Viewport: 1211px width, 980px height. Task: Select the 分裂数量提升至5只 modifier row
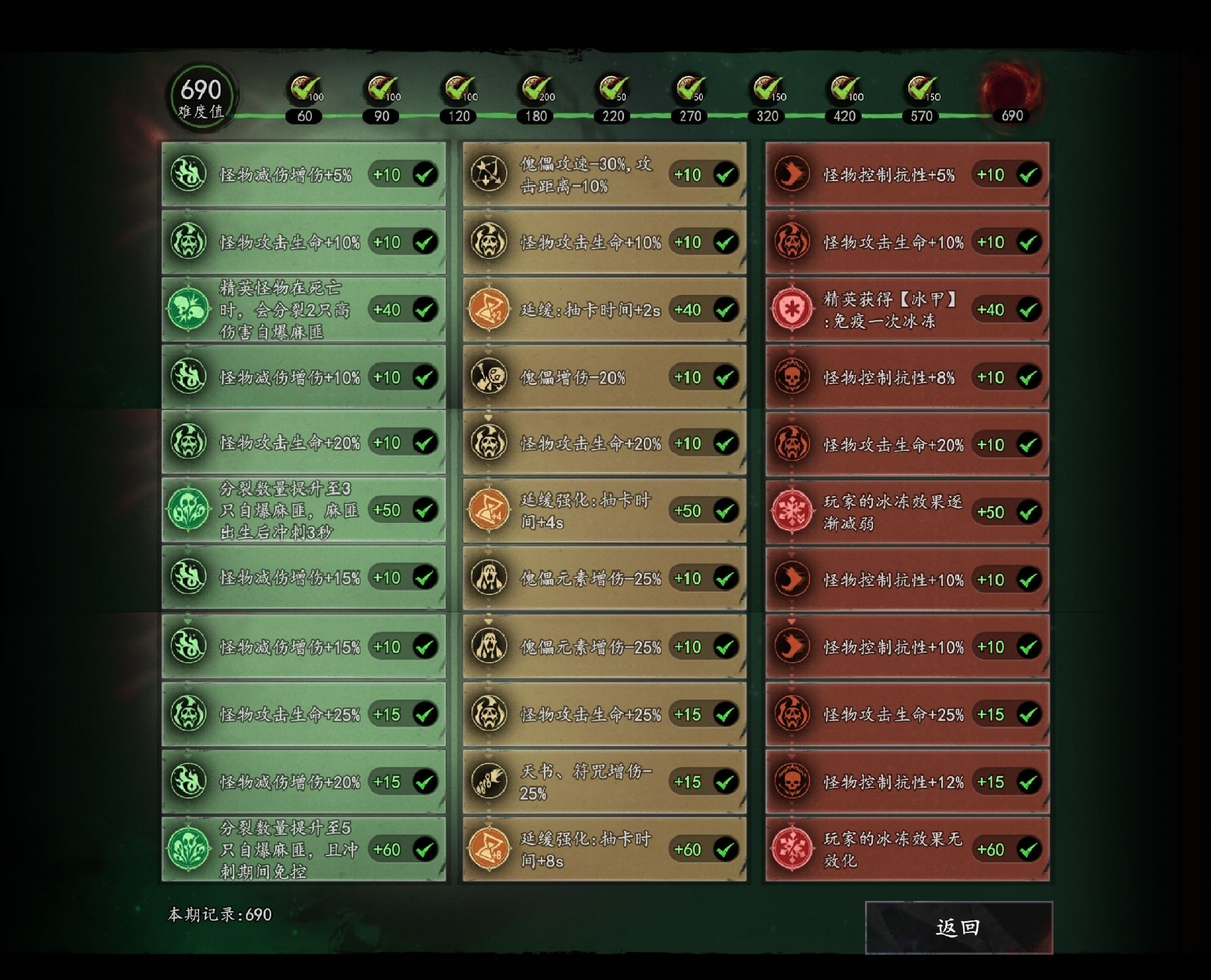(x=303, y=849)
